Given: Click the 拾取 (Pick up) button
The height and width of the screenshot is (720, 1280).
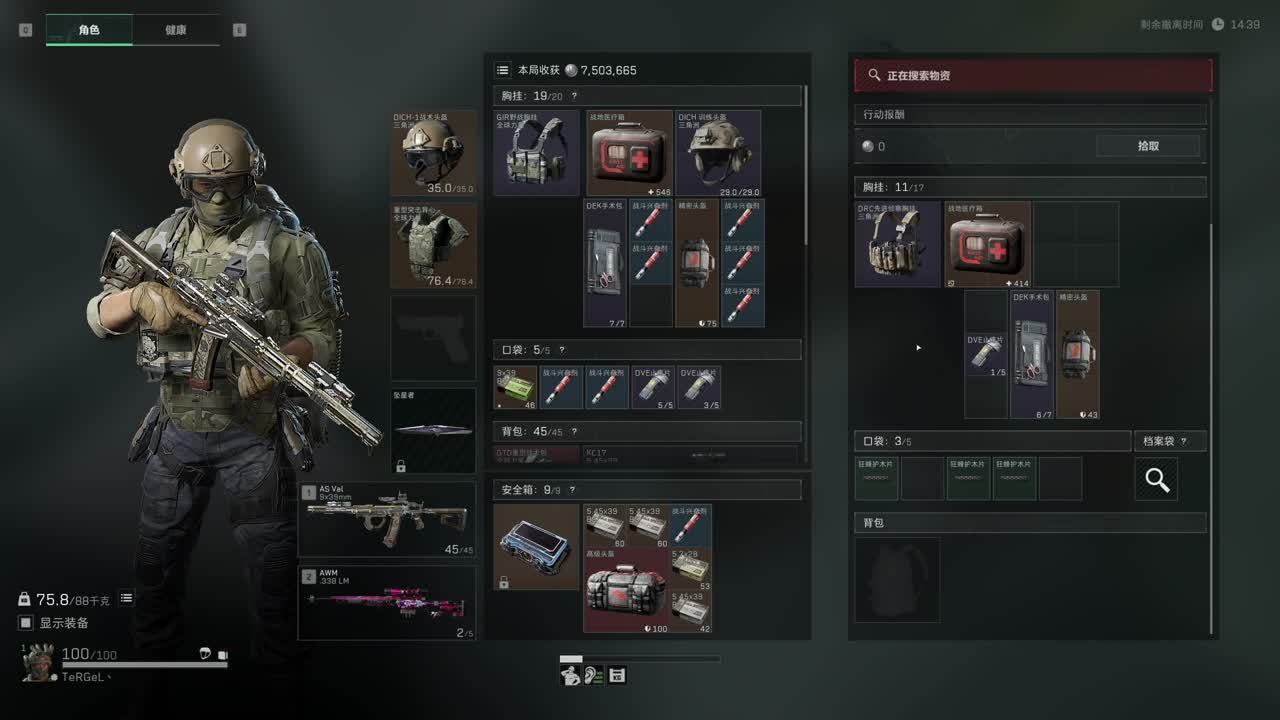Looking at the screenshot, I should [1148, 146].
